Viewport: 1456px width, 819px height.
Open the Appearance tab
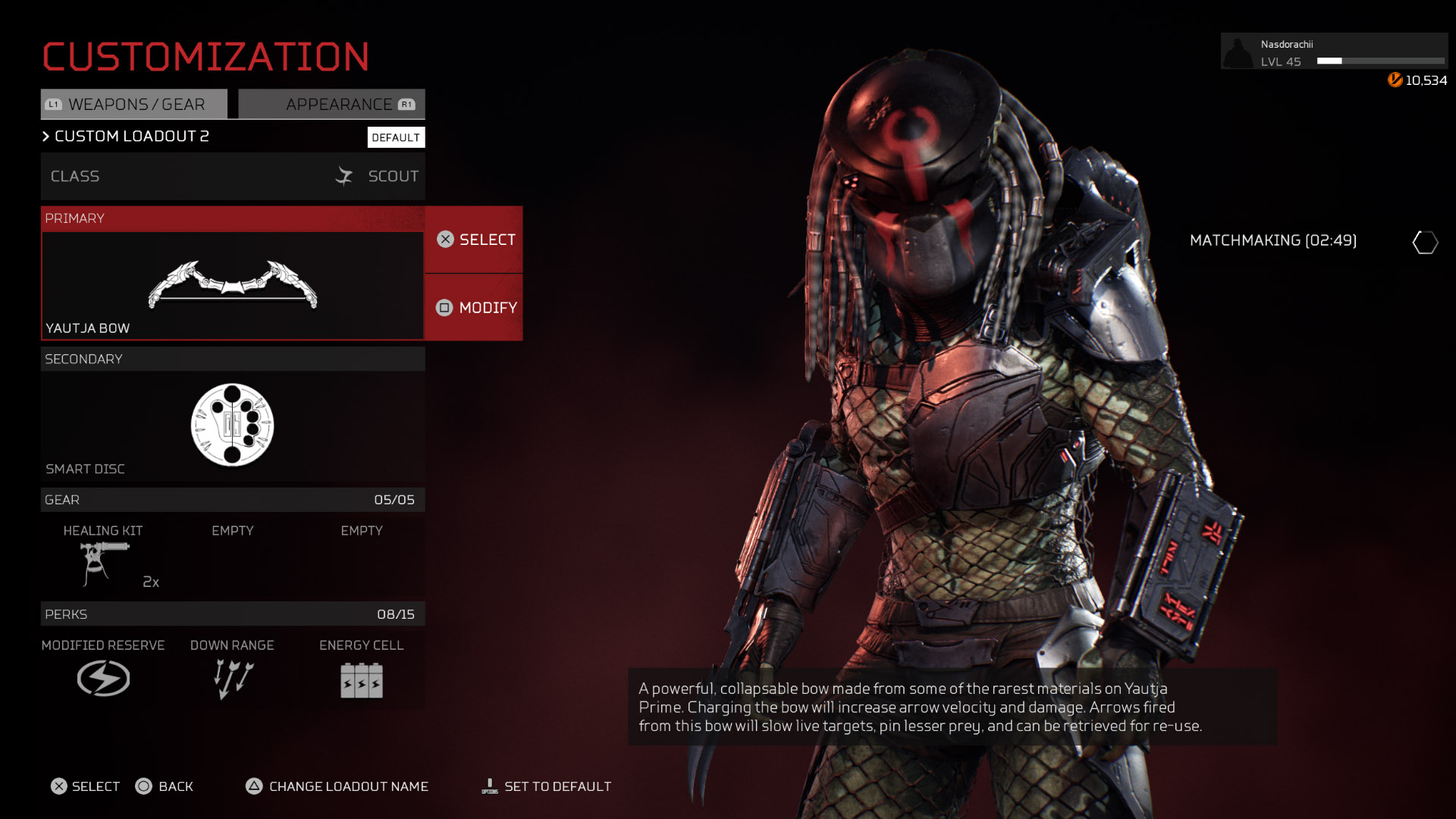(332, 105)
